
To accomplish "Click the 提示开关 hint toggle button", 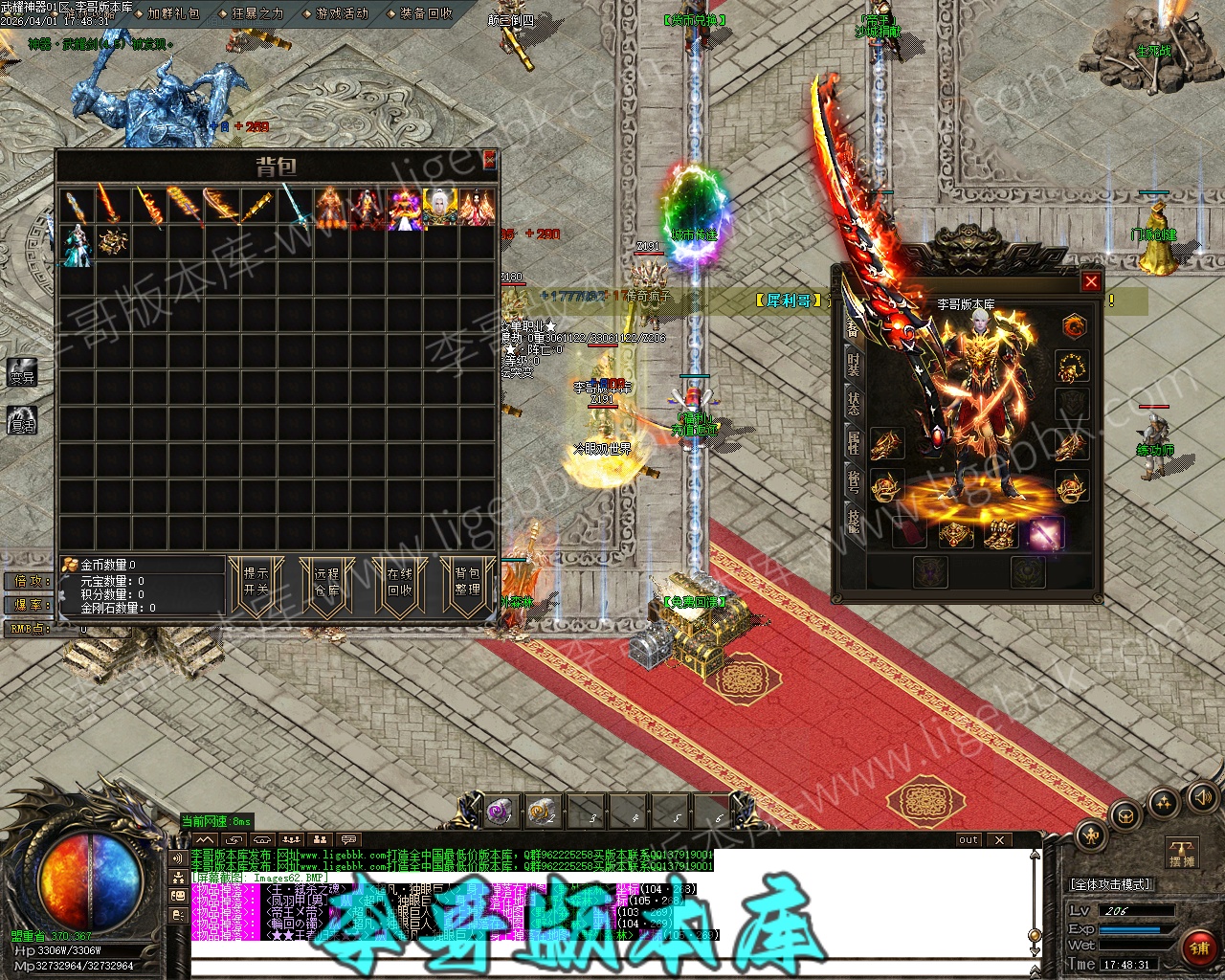I will 256,581.
